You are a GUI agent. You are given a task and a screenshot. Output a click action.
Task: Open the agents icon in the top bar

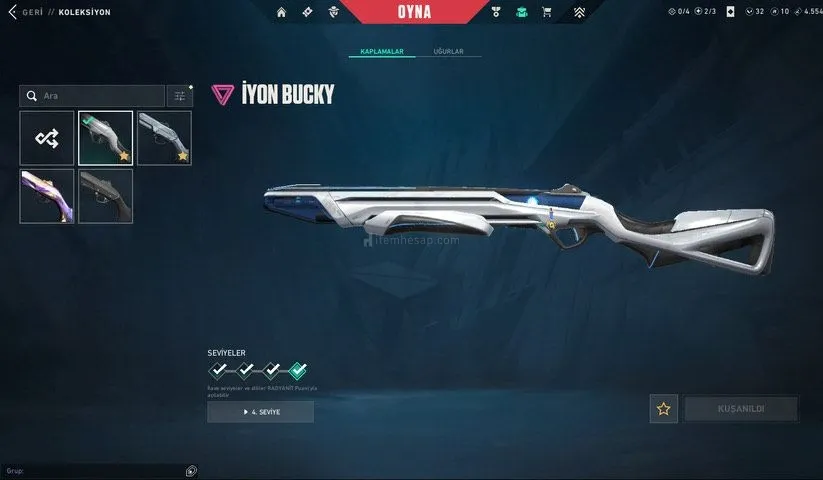pos(334,12)
